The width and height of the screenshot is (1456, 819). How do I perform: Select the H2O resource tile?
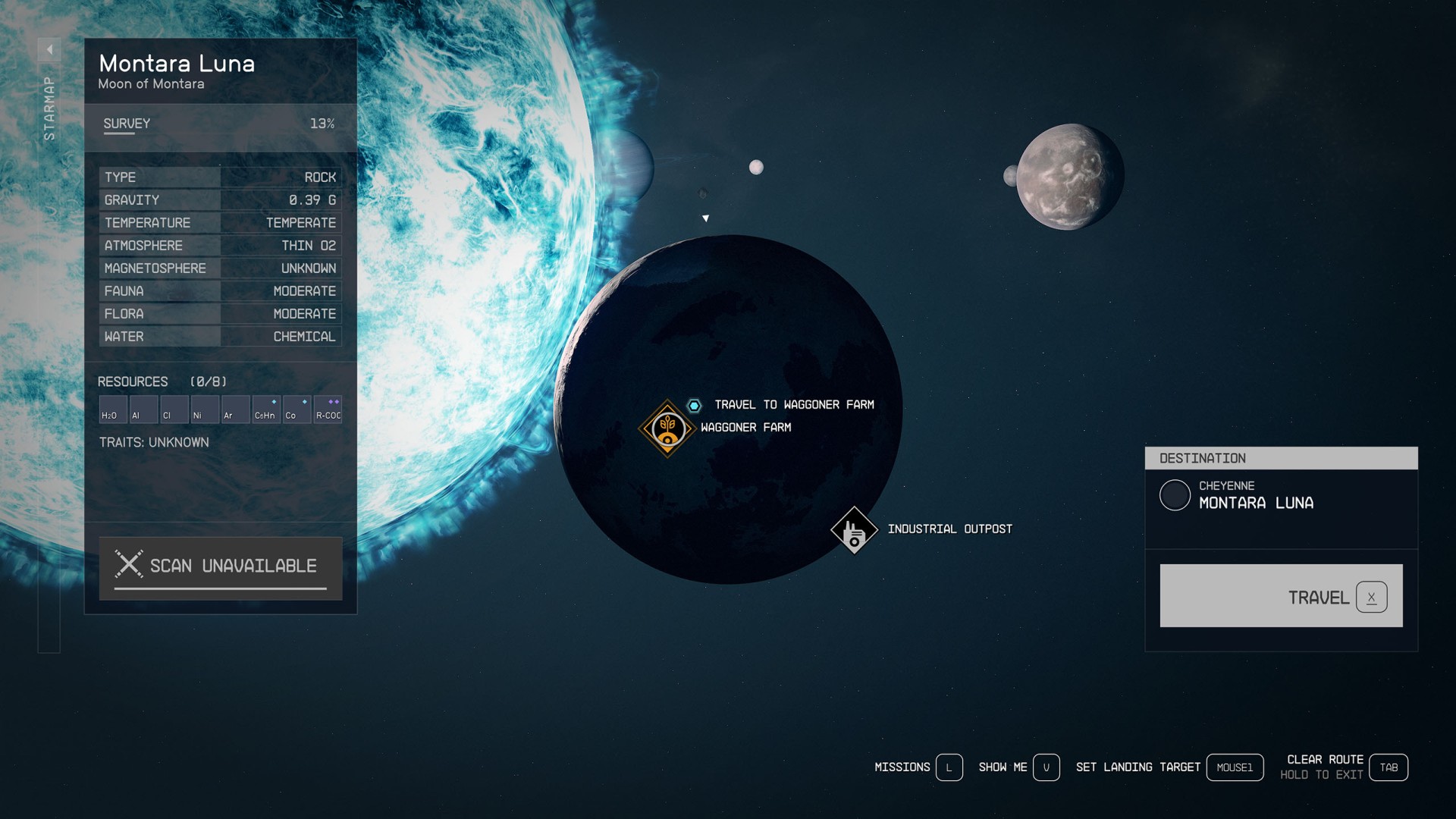[x=112, y=409]
